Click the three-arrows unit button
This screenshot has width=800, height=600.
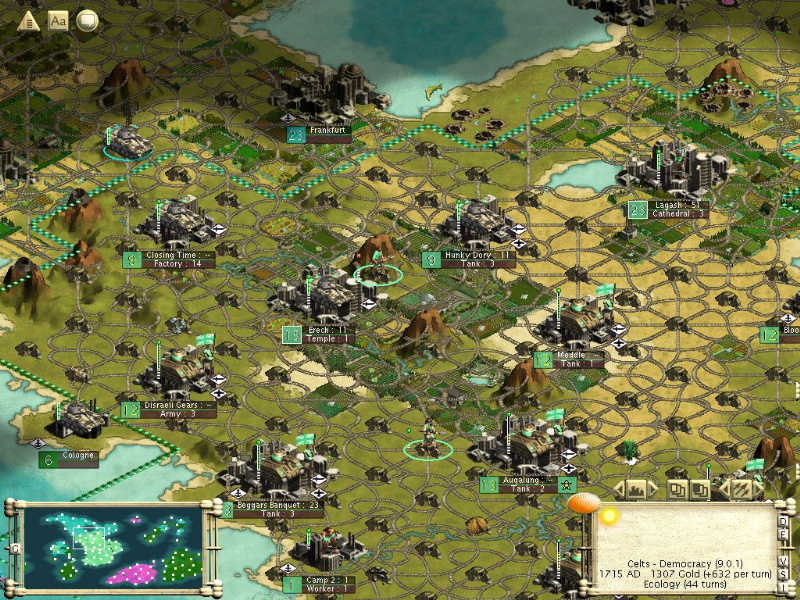[740, 490]
